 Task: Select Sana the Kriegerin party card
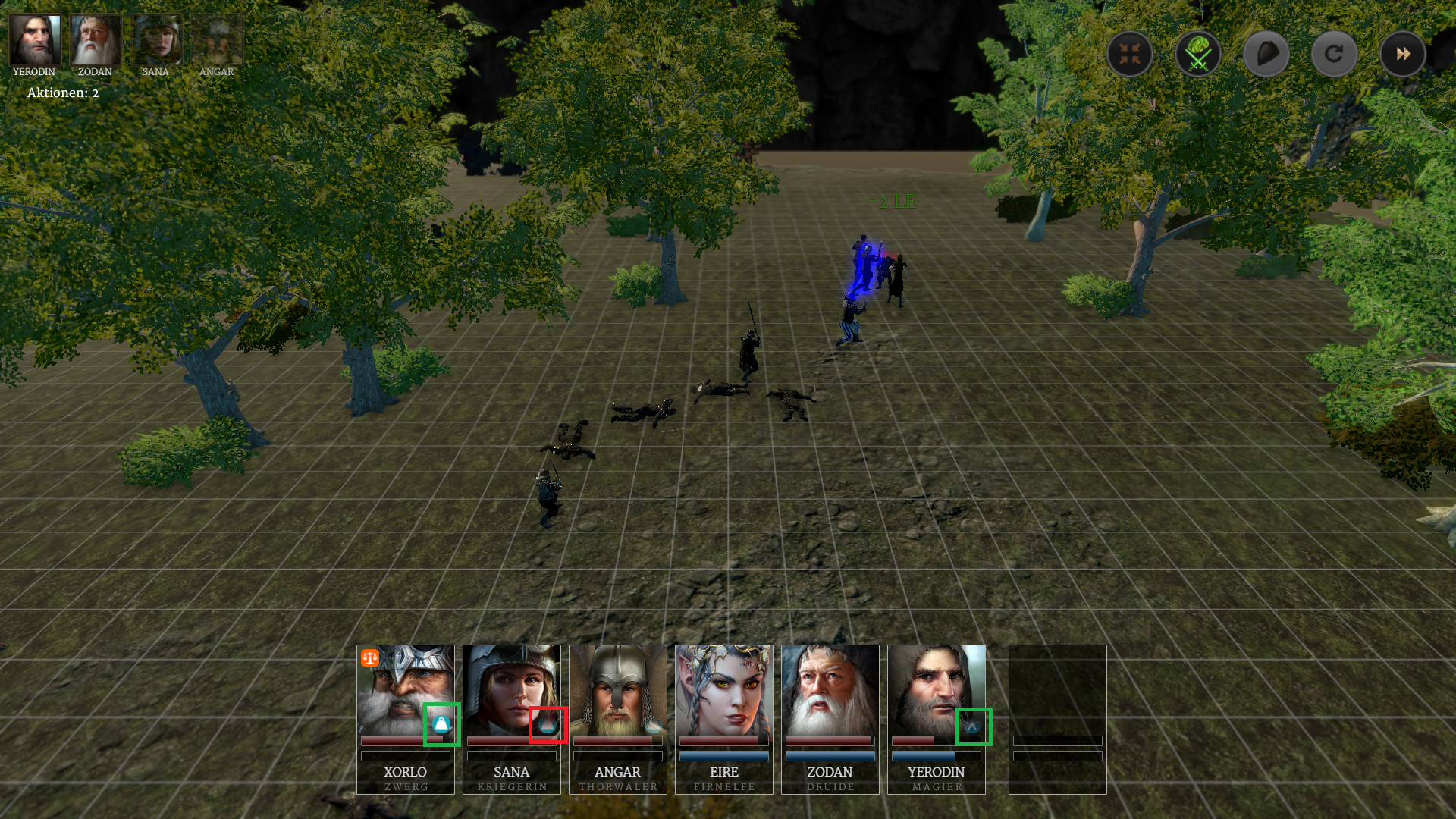pos(512,719)
